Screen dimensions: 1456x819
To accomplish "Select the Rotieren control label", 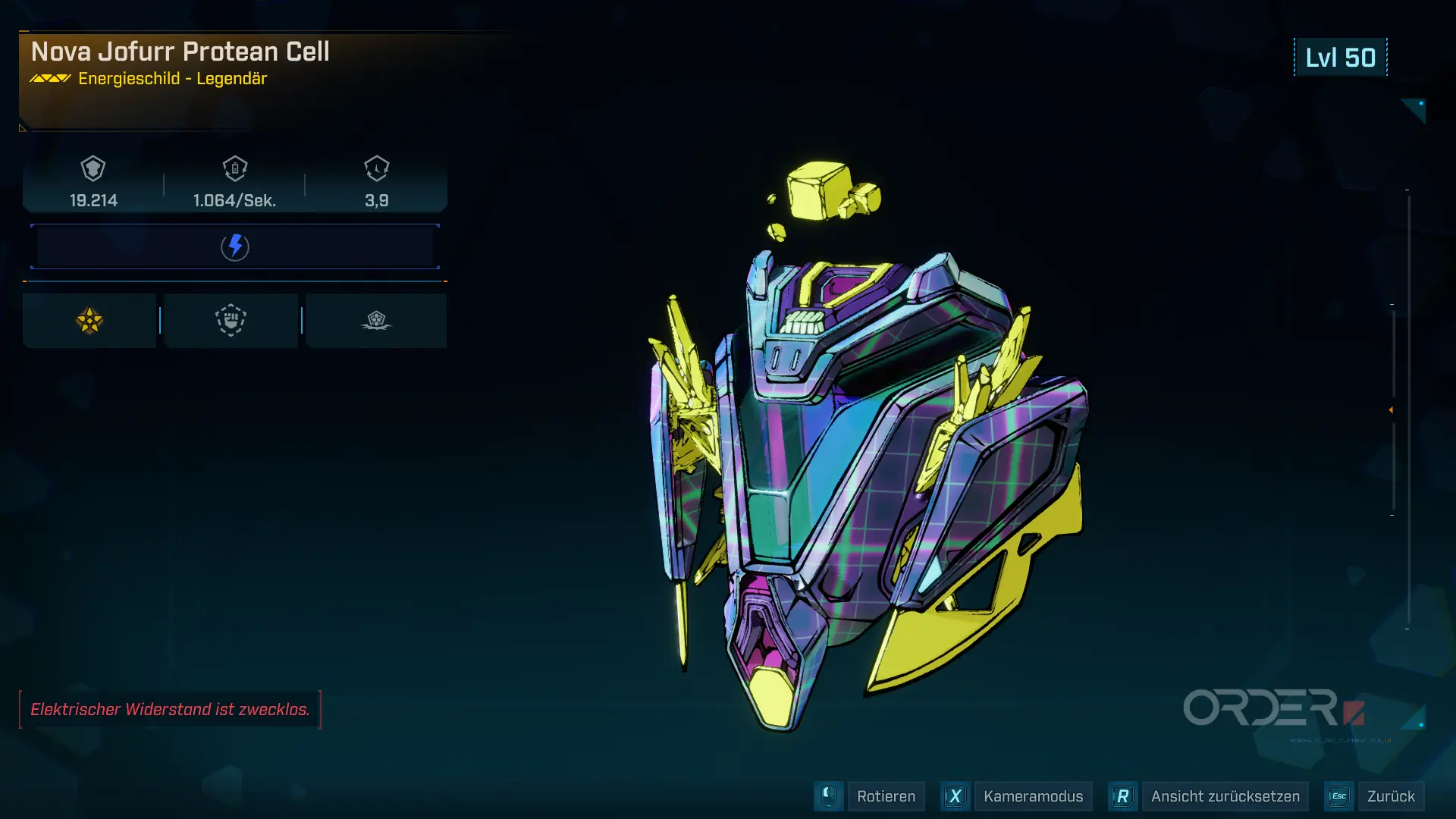I will coord(886,796).
